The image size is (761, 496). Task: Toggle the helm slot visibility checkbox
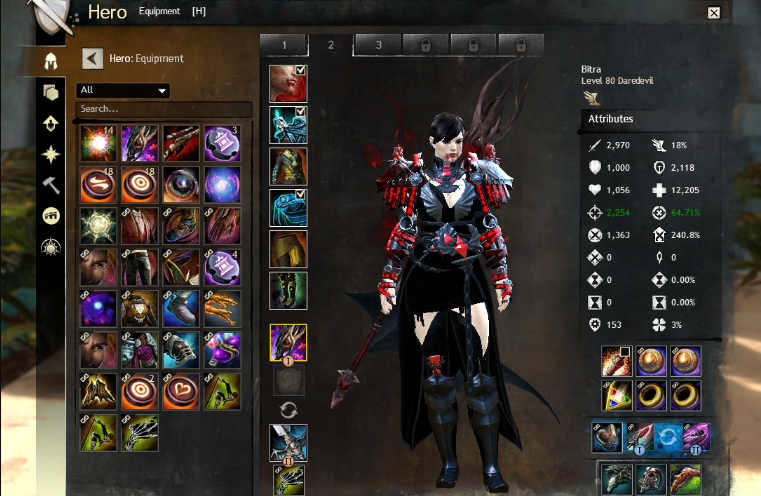click(x=301, y=70)
